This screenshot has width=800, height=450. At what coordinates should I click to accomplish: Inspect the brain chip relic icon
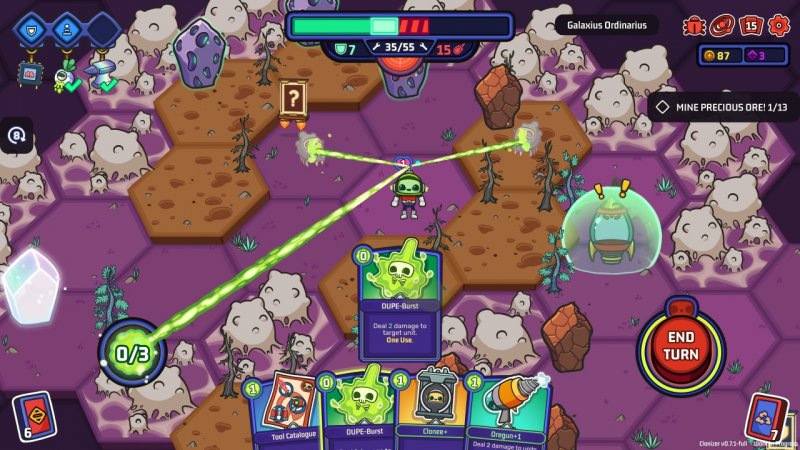(x=31, y=72)
